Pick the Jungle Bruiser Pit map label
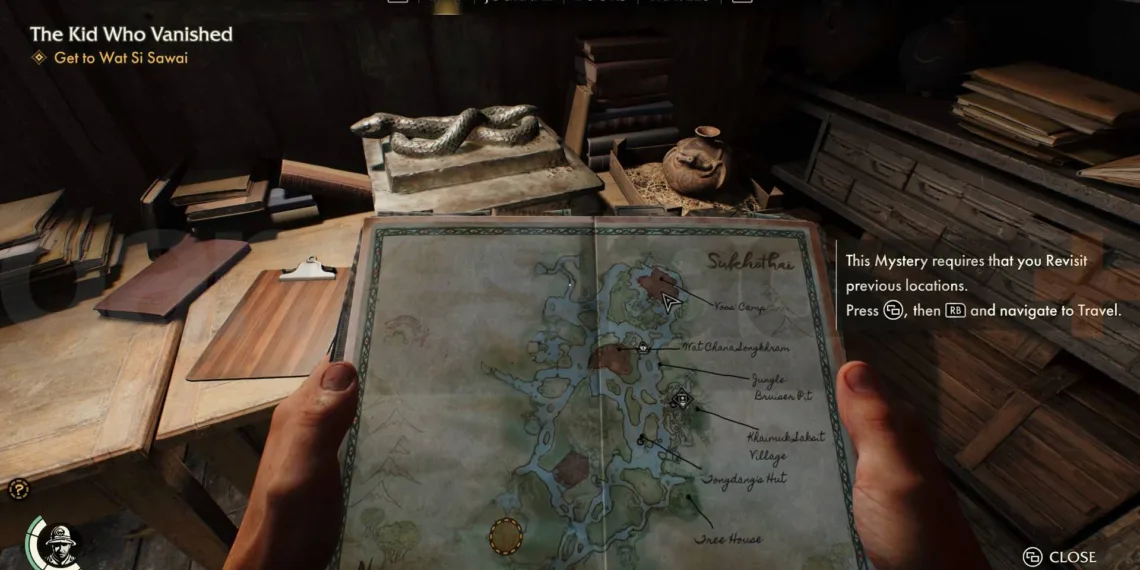Image resolution: width=1140 pixels, height=570 pixels. (x=781, y=388)
